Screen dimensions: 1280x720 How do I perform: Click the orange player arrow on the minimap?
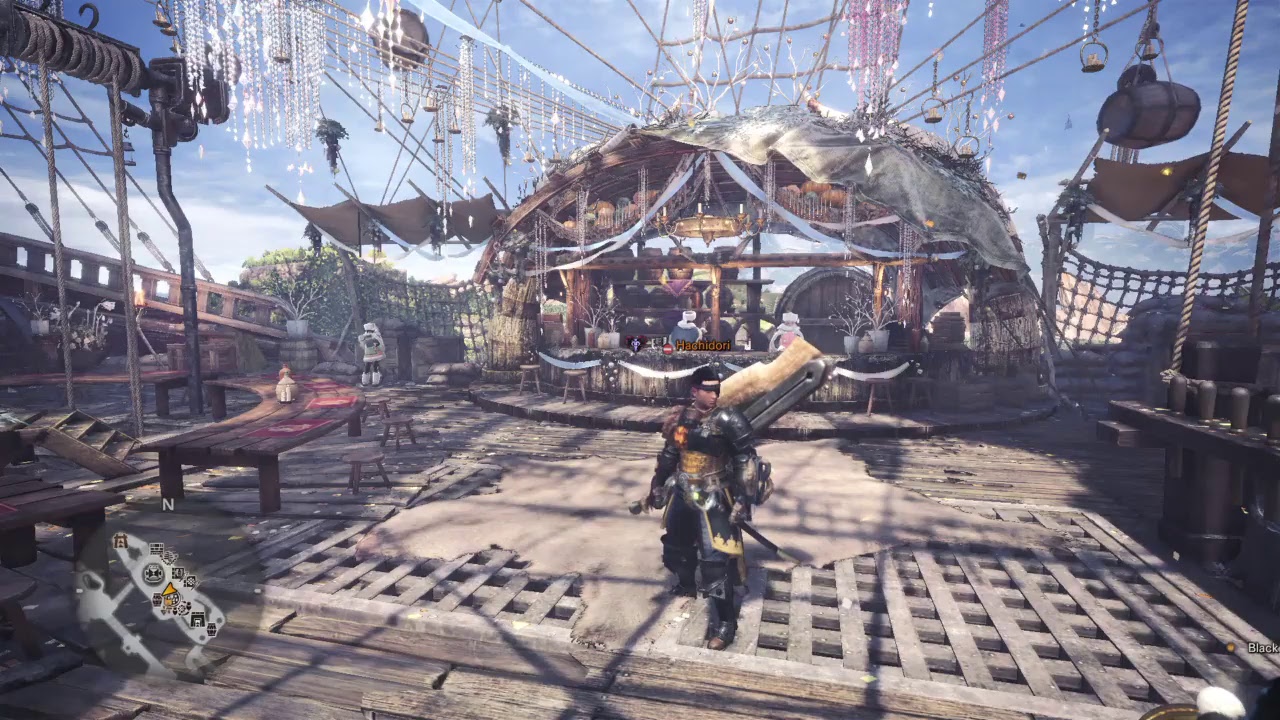(170, 592)
